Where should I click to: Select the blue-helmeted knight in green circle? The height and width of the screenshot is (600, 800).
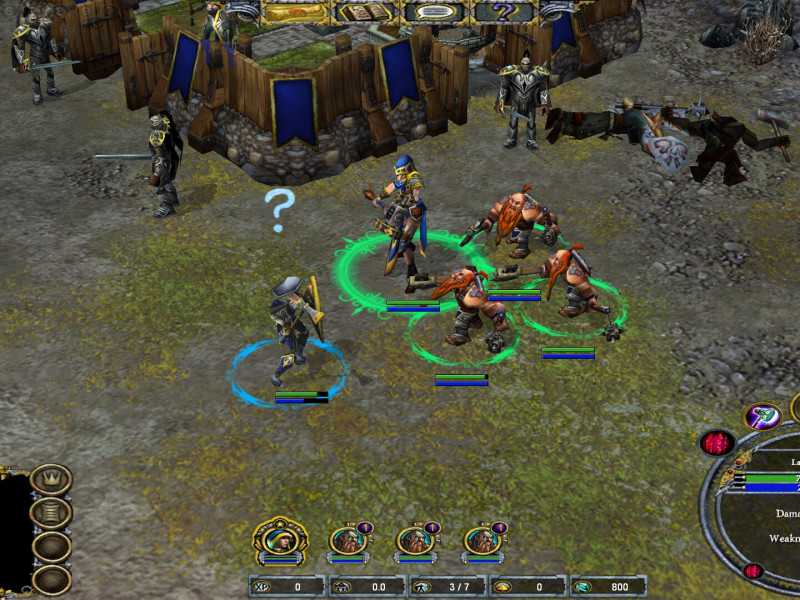click(x=405, y=215)
